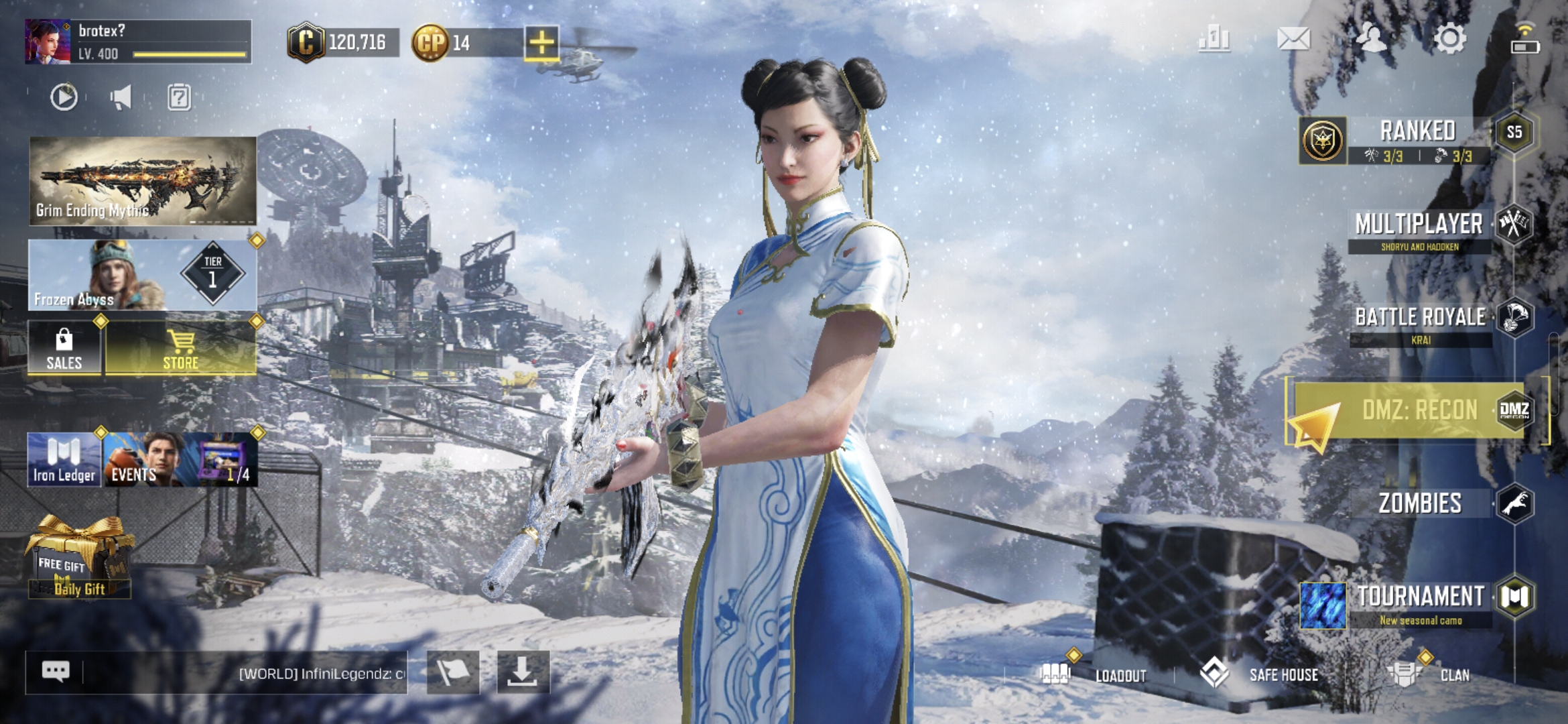Select the Zombies mode
Image resolution: width=1568 pixels, height=724 pixels.
[x=1420, y=503]
